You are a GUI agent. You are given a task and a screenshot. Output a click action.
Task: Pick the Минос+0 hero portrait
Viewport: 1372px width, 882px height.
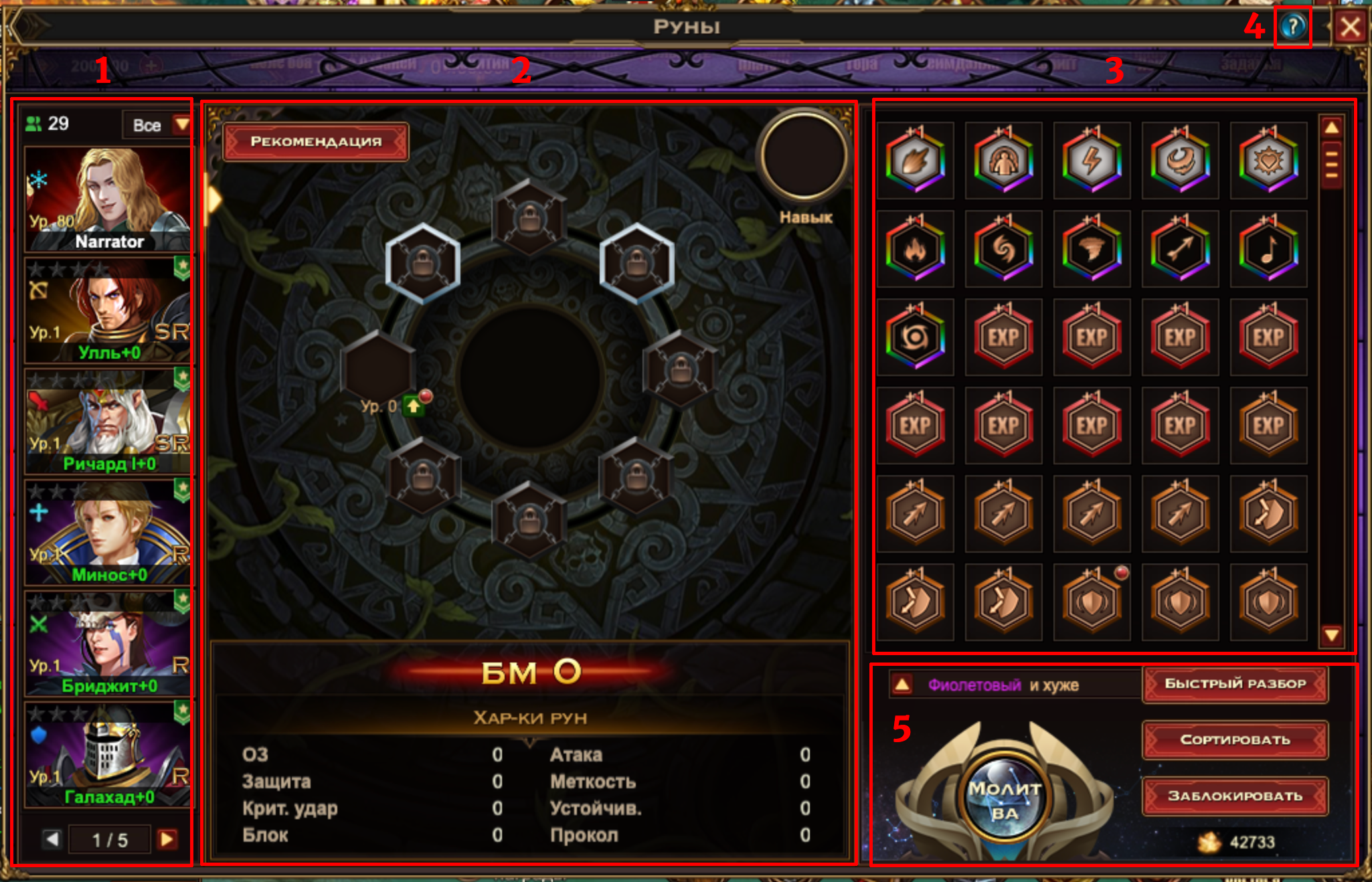pos(108,533)
